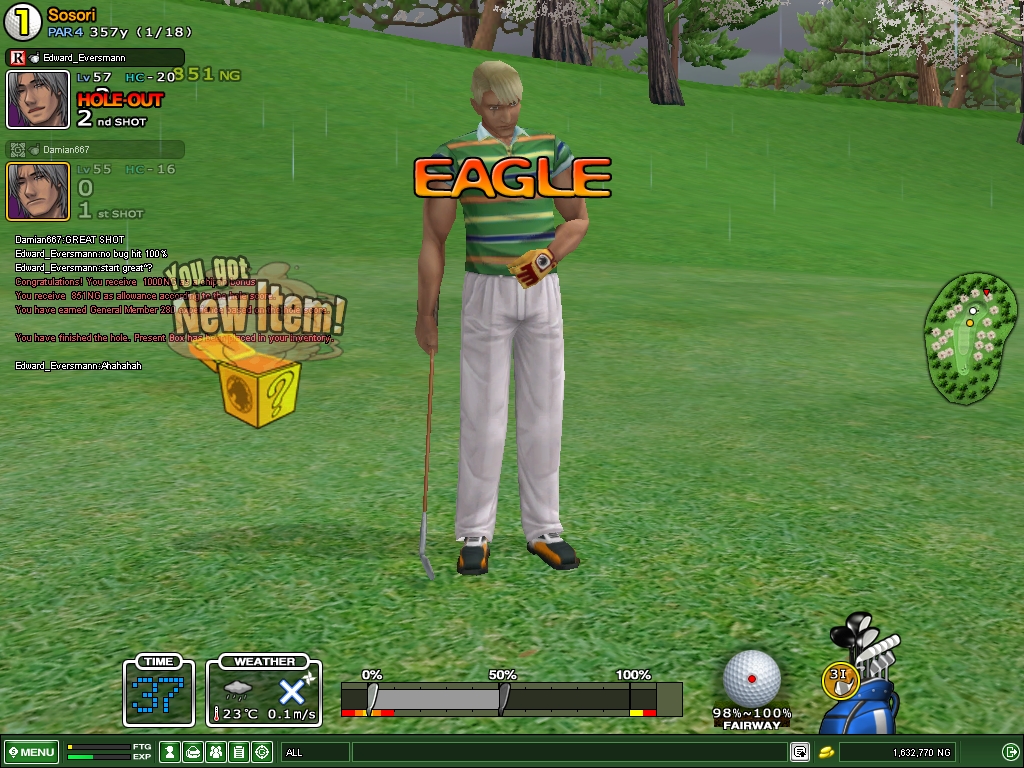Image resolution: width=1024 pixels, height=768 pixels.
Task: Type in the chat input field
Action: click(568, 752)
